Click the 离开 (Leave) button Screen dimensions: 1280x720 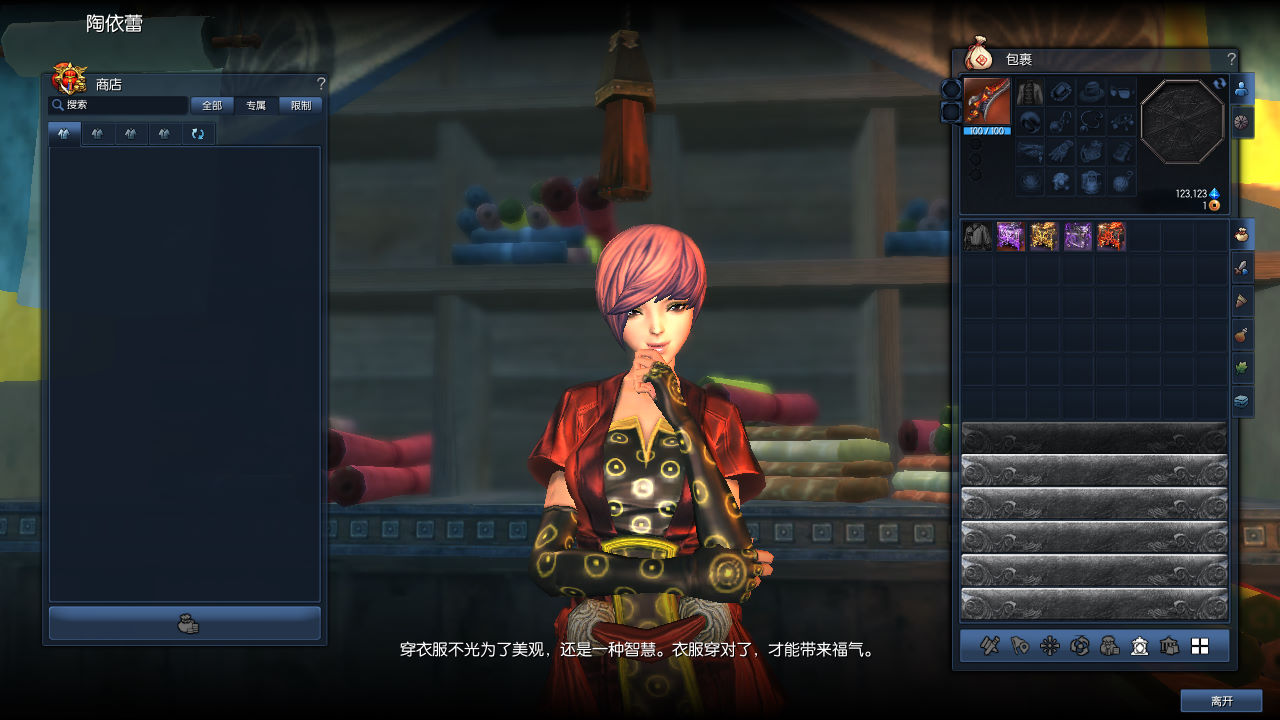click(x=1221, y=701)
